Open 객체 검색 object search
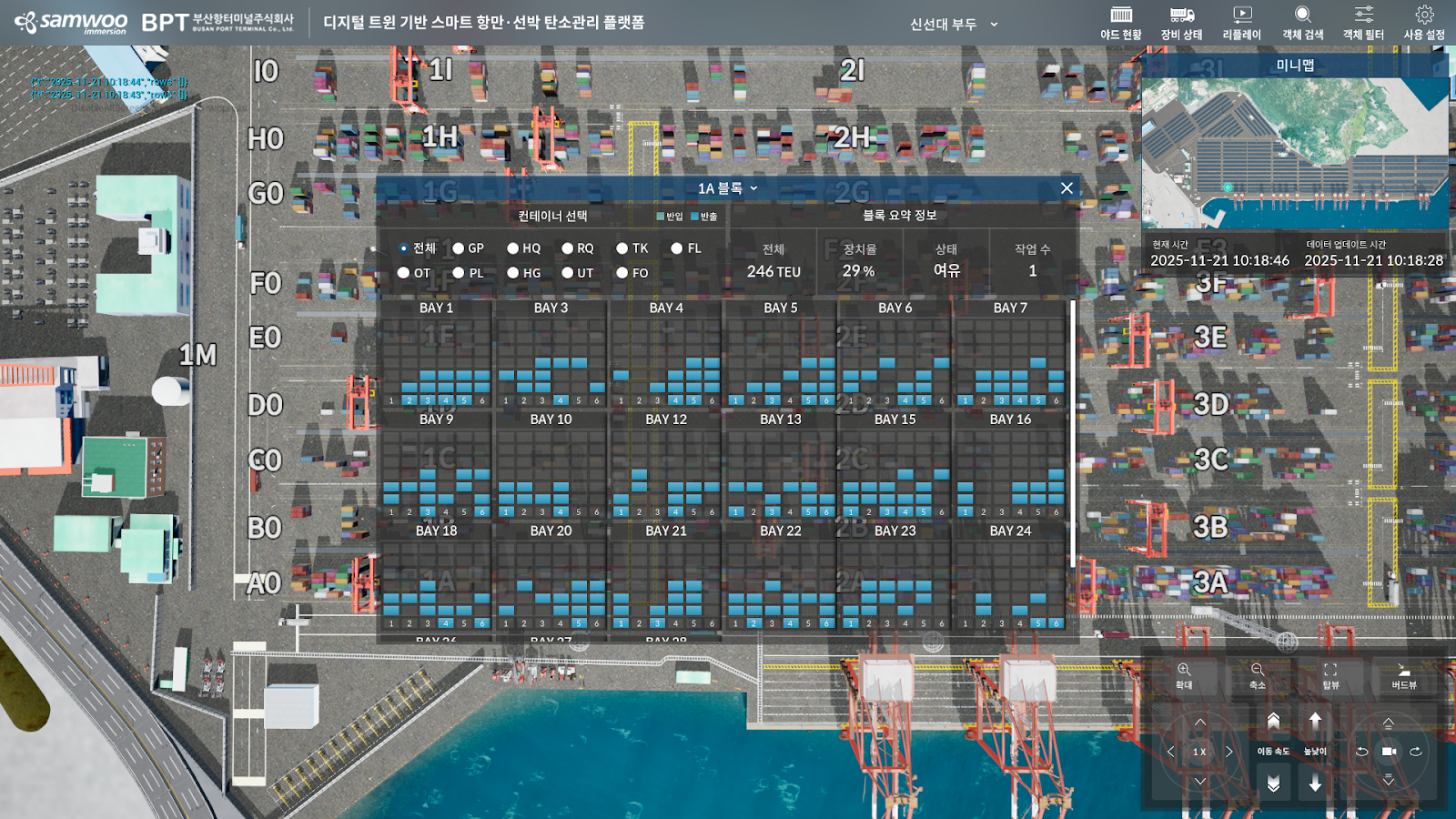The width and height of the screenshot is (1456, 819). point(1302,23)
